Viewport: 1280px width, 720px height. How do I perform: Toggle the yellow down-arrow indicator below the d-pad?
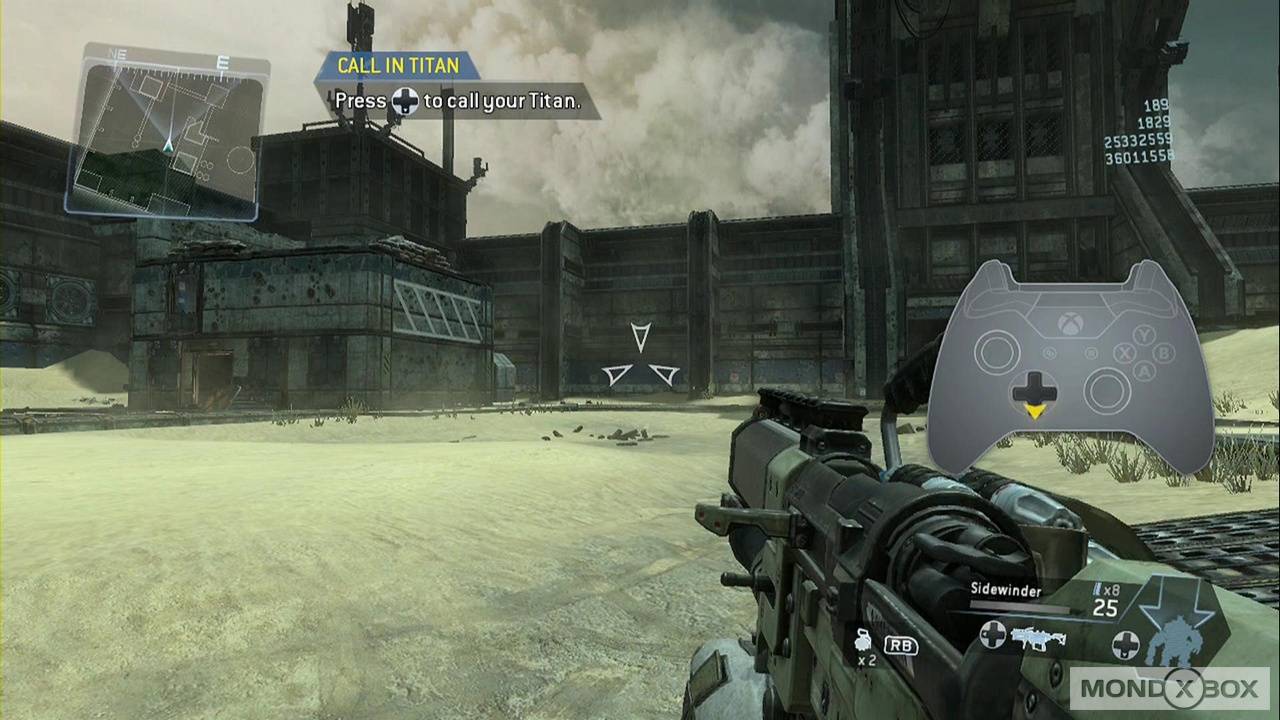tap(1036, 411)
